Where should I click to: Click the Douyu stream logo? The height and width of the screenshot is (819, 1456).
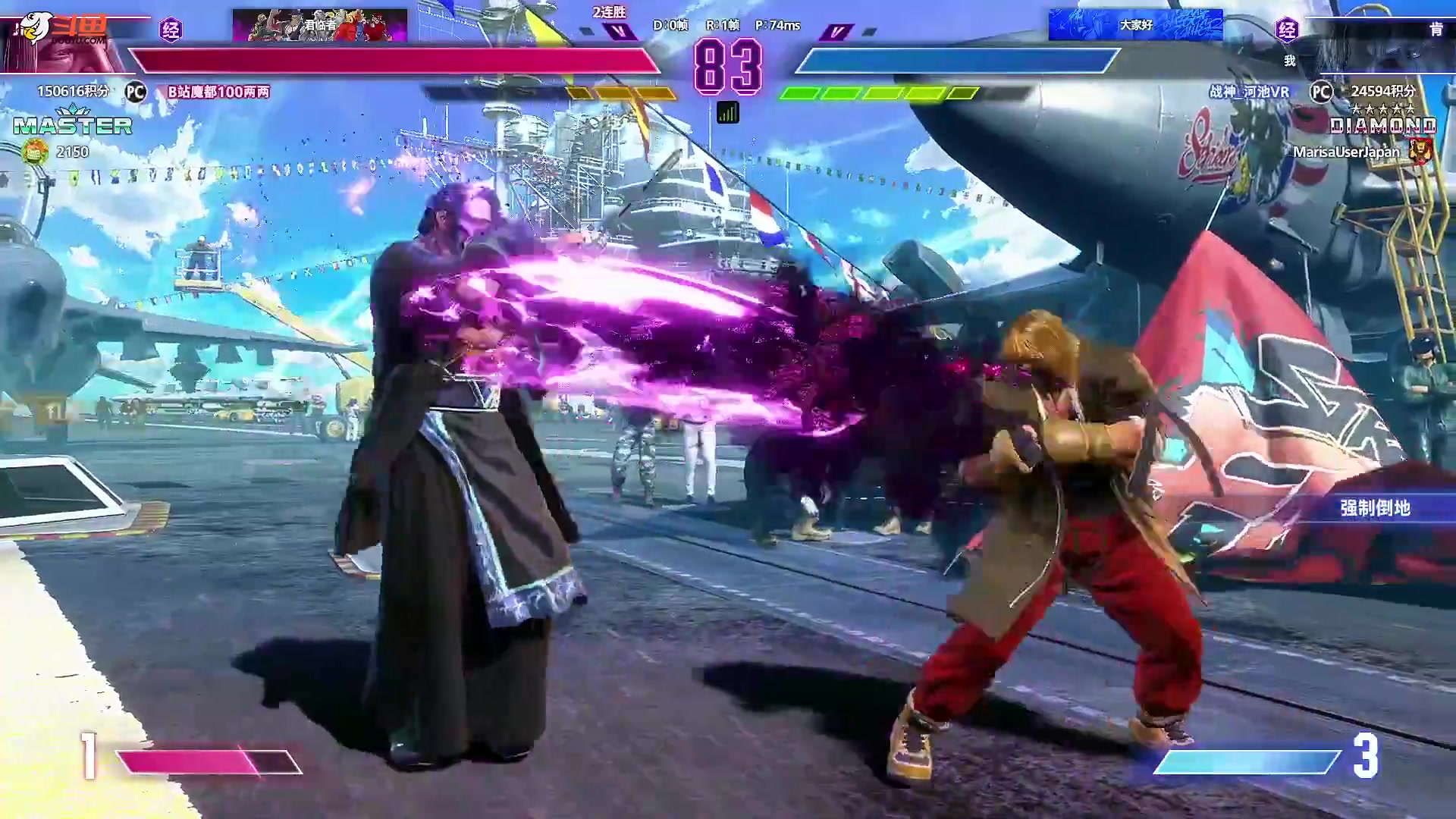point(64,29)
